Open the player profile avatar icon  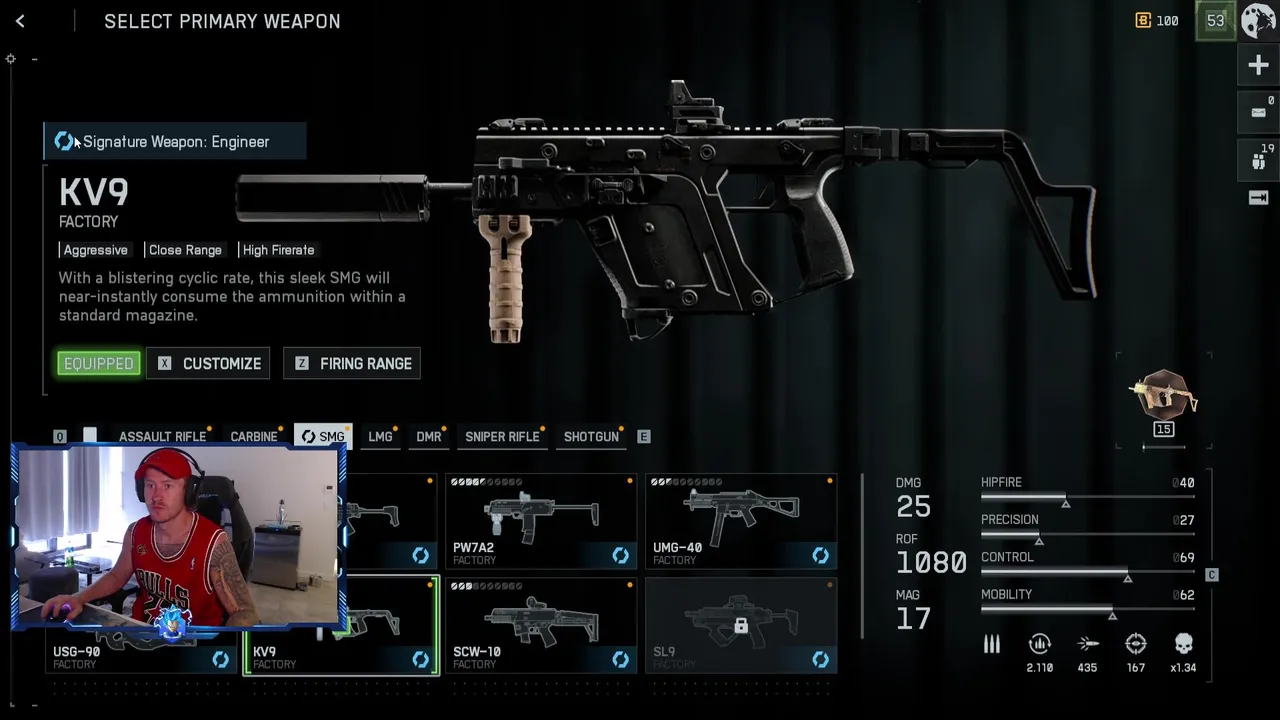(x=1258, y=21)
